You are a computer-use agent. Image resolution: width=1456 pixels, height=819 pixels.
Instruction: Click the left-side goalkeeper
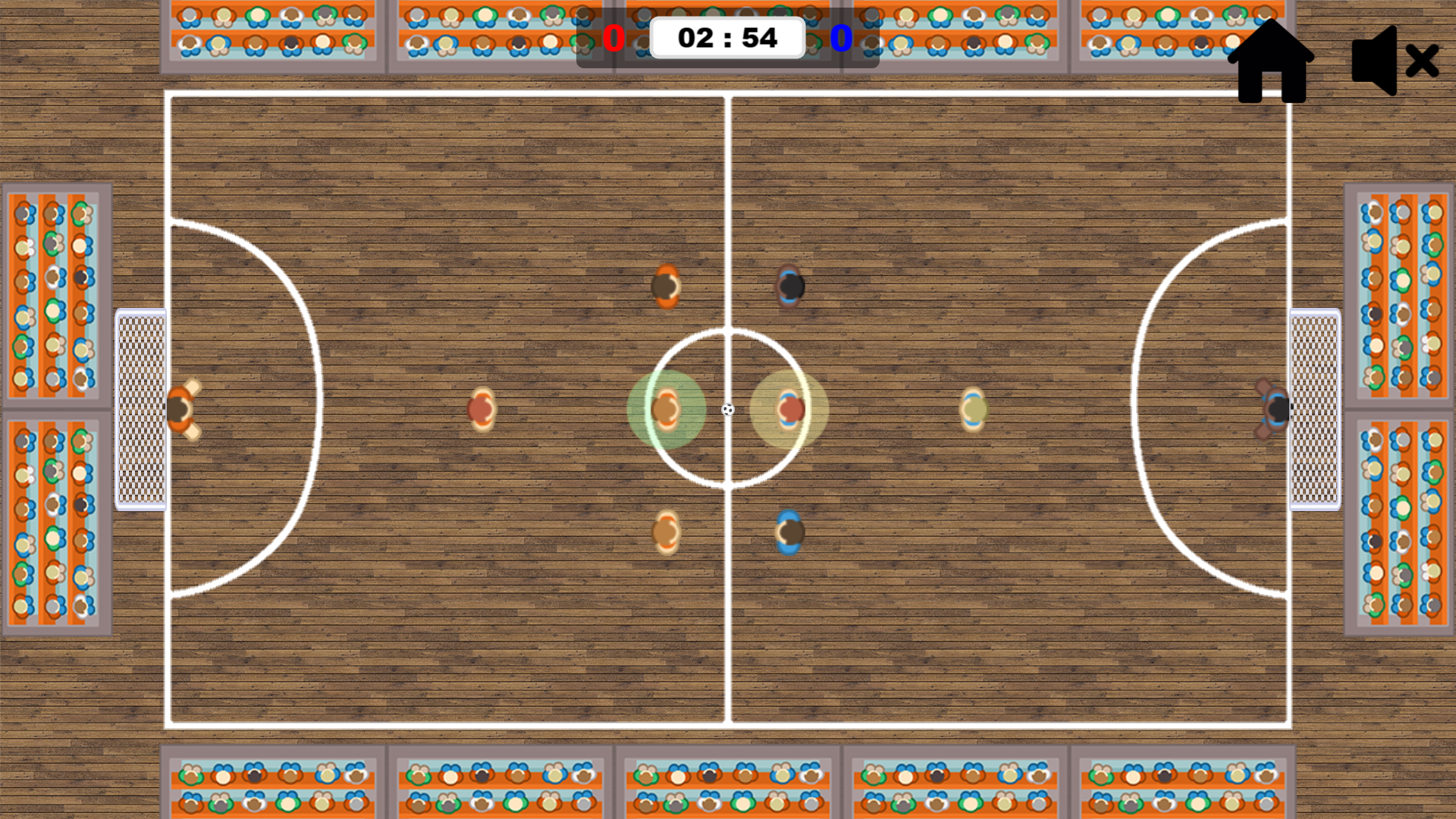183,409
